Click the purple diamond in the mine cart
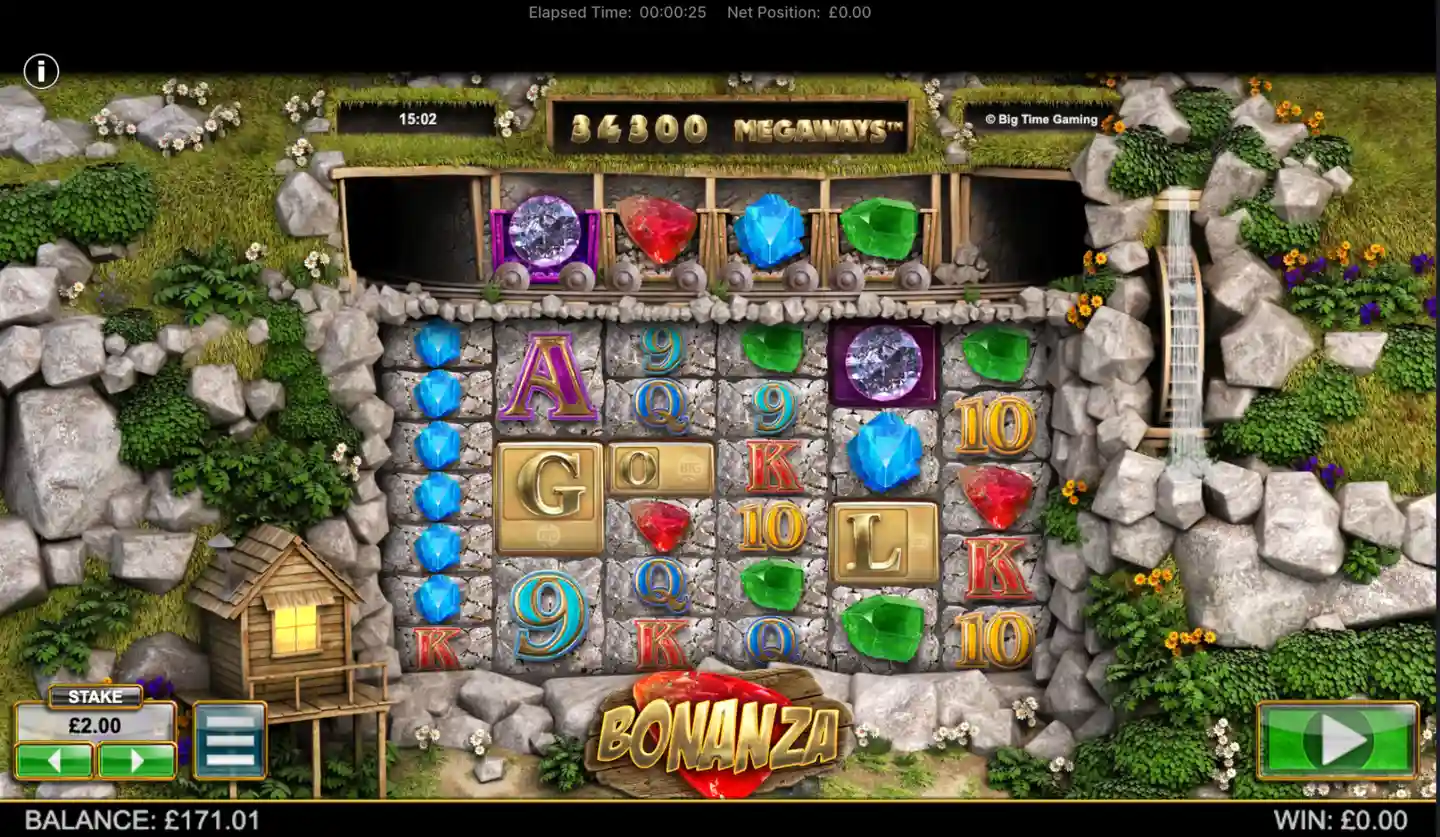The height and width of the screenshot is (837, 1440). click(541, 232)
